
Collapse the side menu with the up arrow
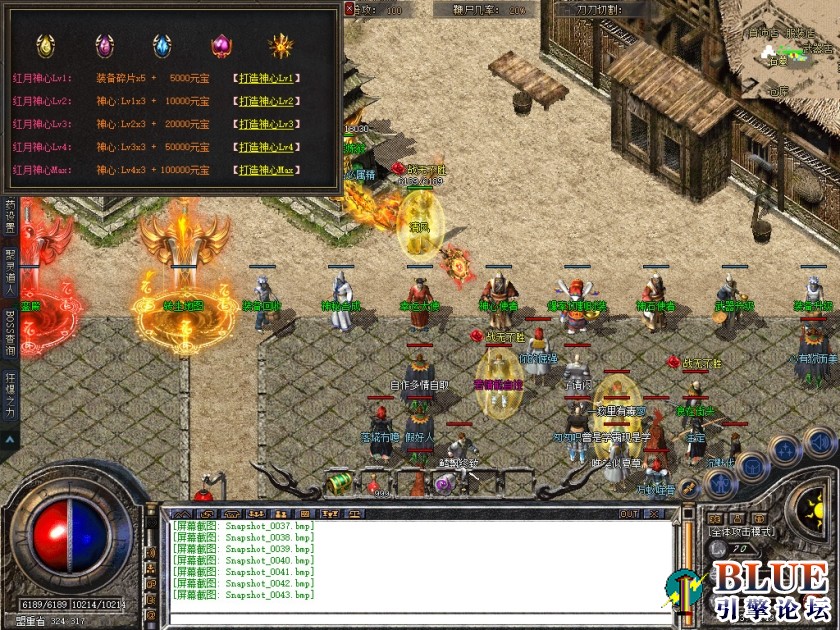click(9, 438)
